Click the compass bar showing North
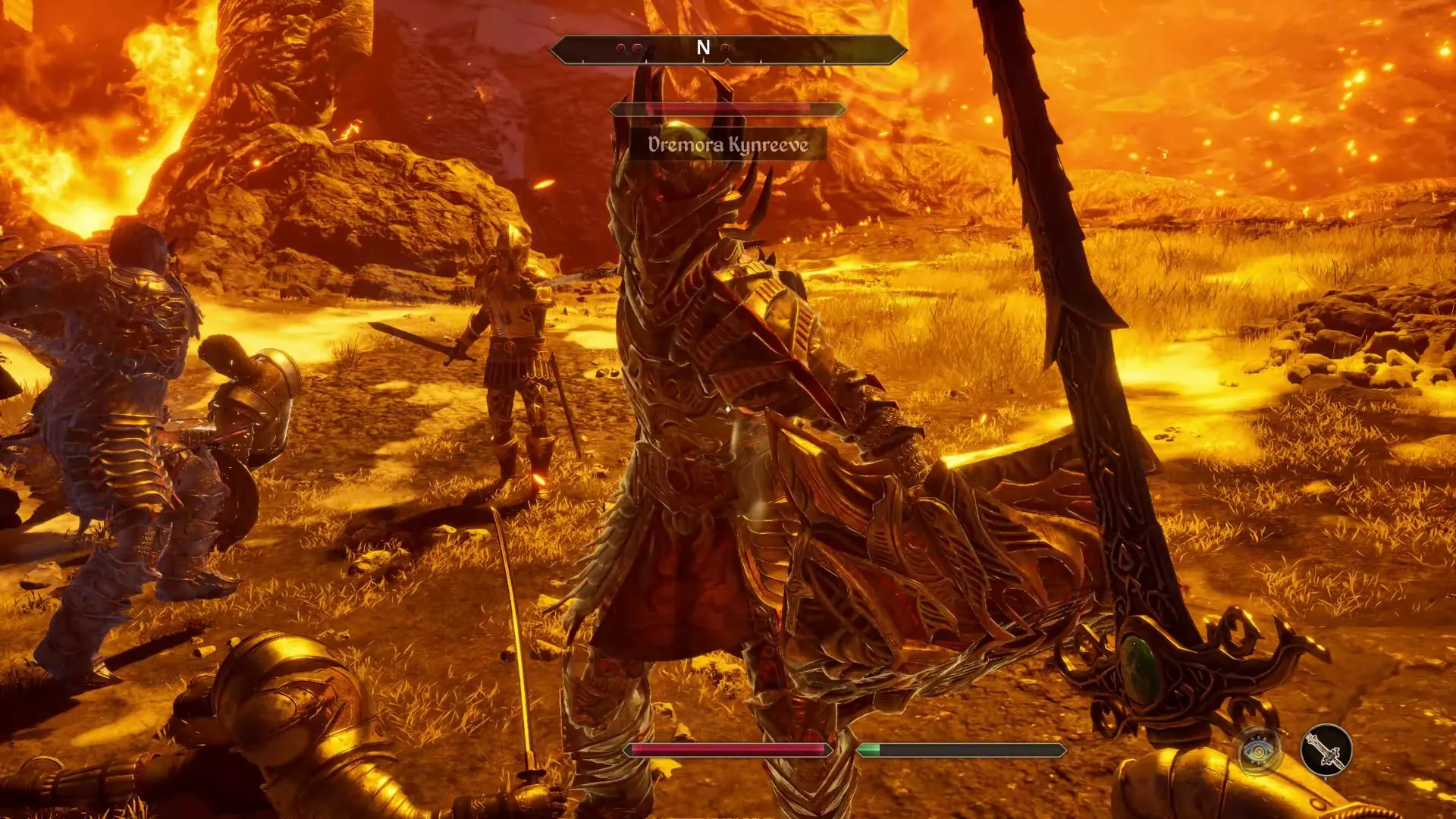This screenshot has height=819, width=1456. 727,49
